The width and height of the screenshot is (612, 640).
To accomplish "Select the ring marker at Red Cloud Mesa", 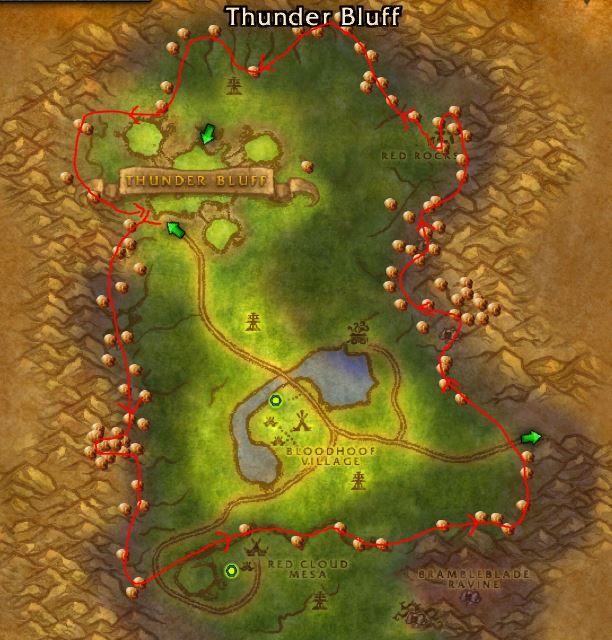I will (232, 571).
